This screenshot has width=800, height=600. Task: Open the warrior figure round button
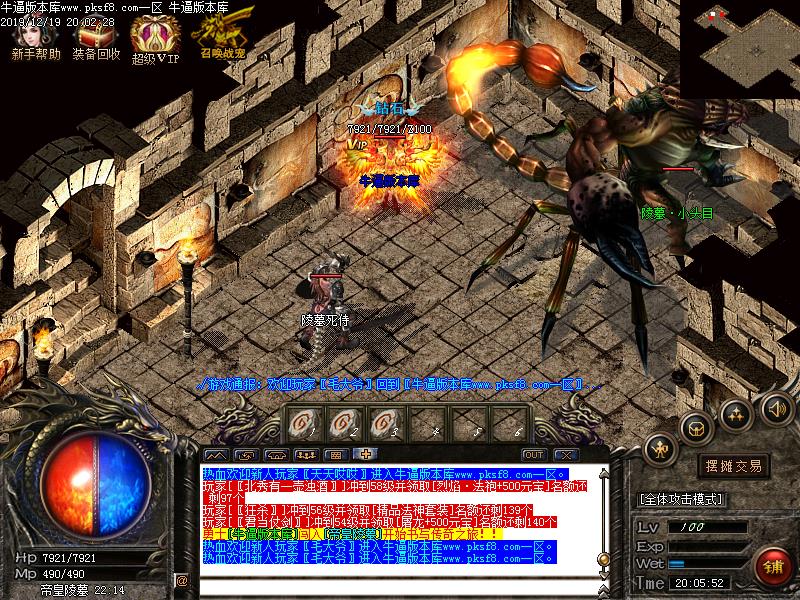[660, 449]
